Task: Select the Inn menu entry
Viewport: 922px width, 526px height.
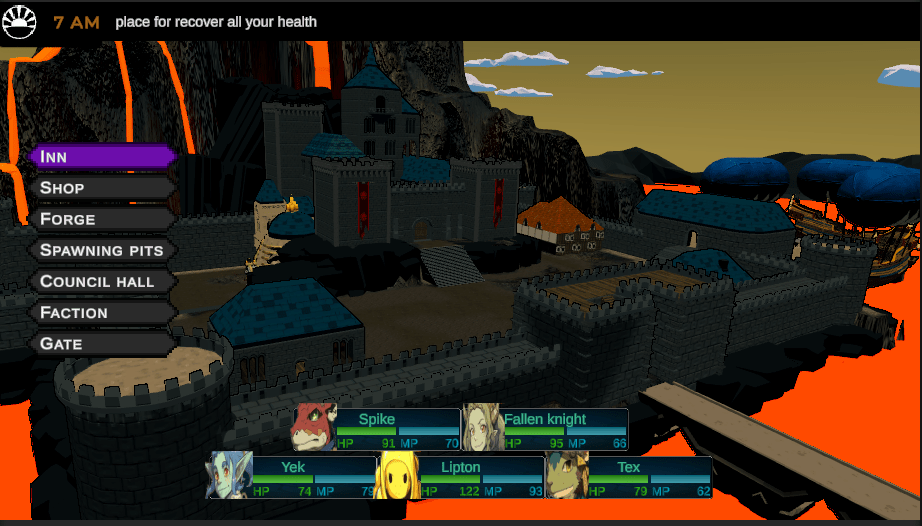Action: [103, 157]
